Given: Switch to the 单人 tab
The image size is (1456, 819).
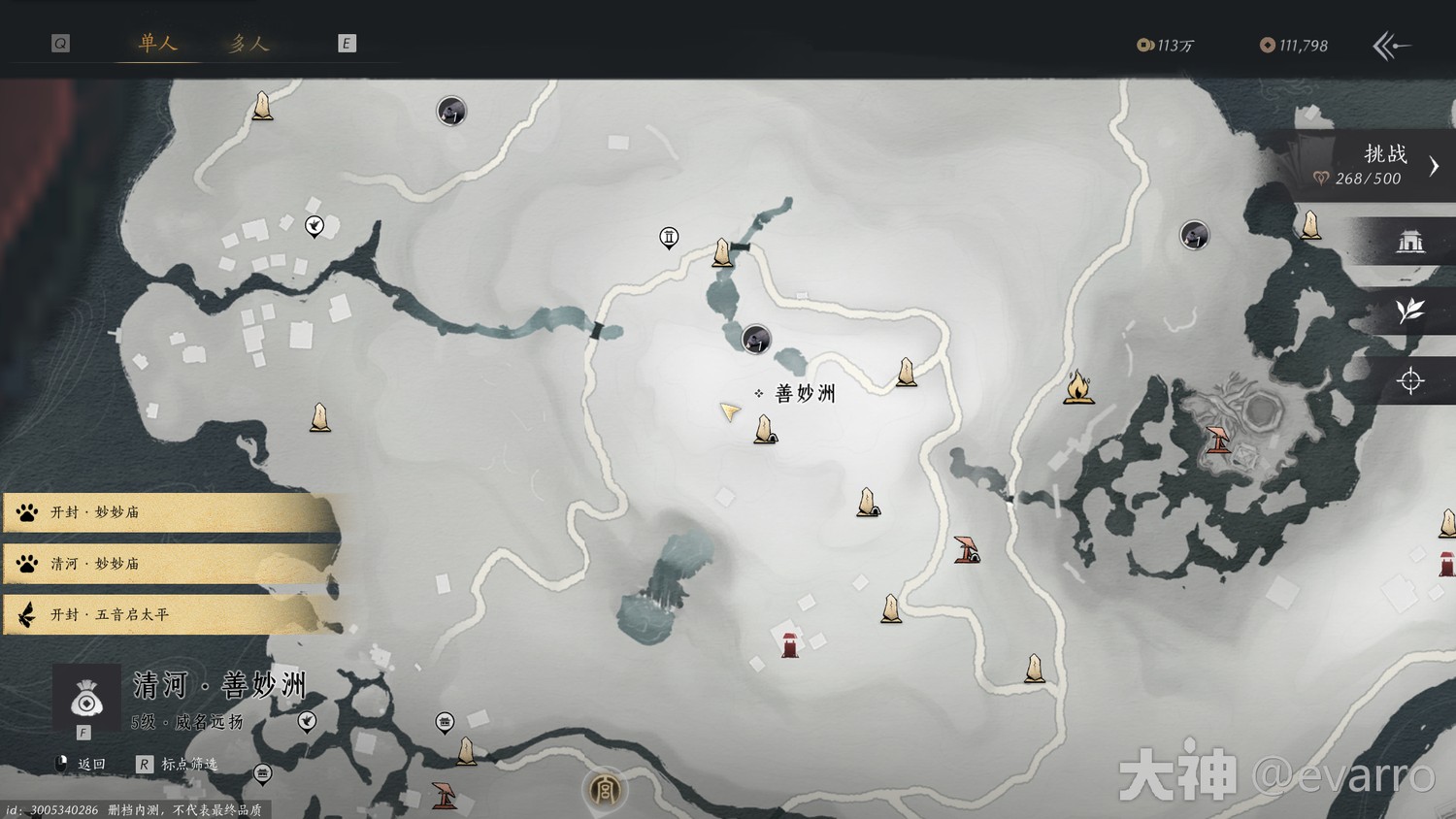Looking at the screenshot, I should (157, 43).
